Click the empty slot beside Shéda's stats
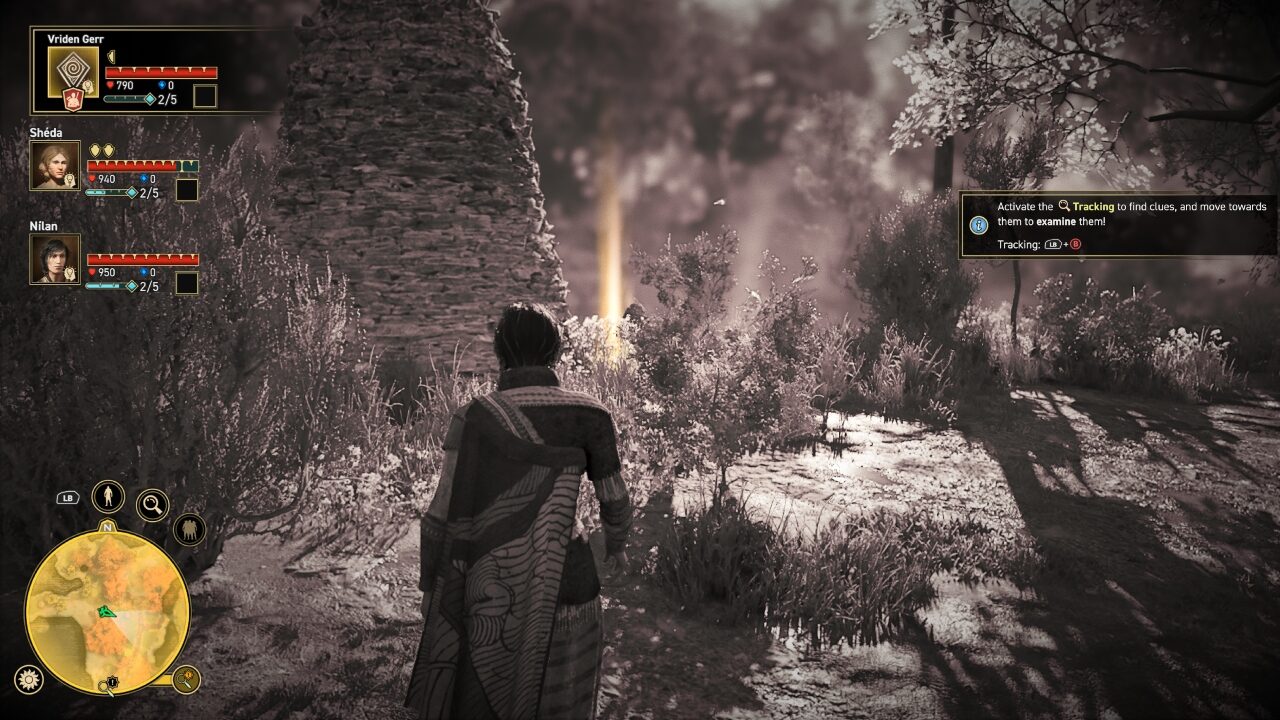The image size is (1280, 720). click(x=186, y=190)
